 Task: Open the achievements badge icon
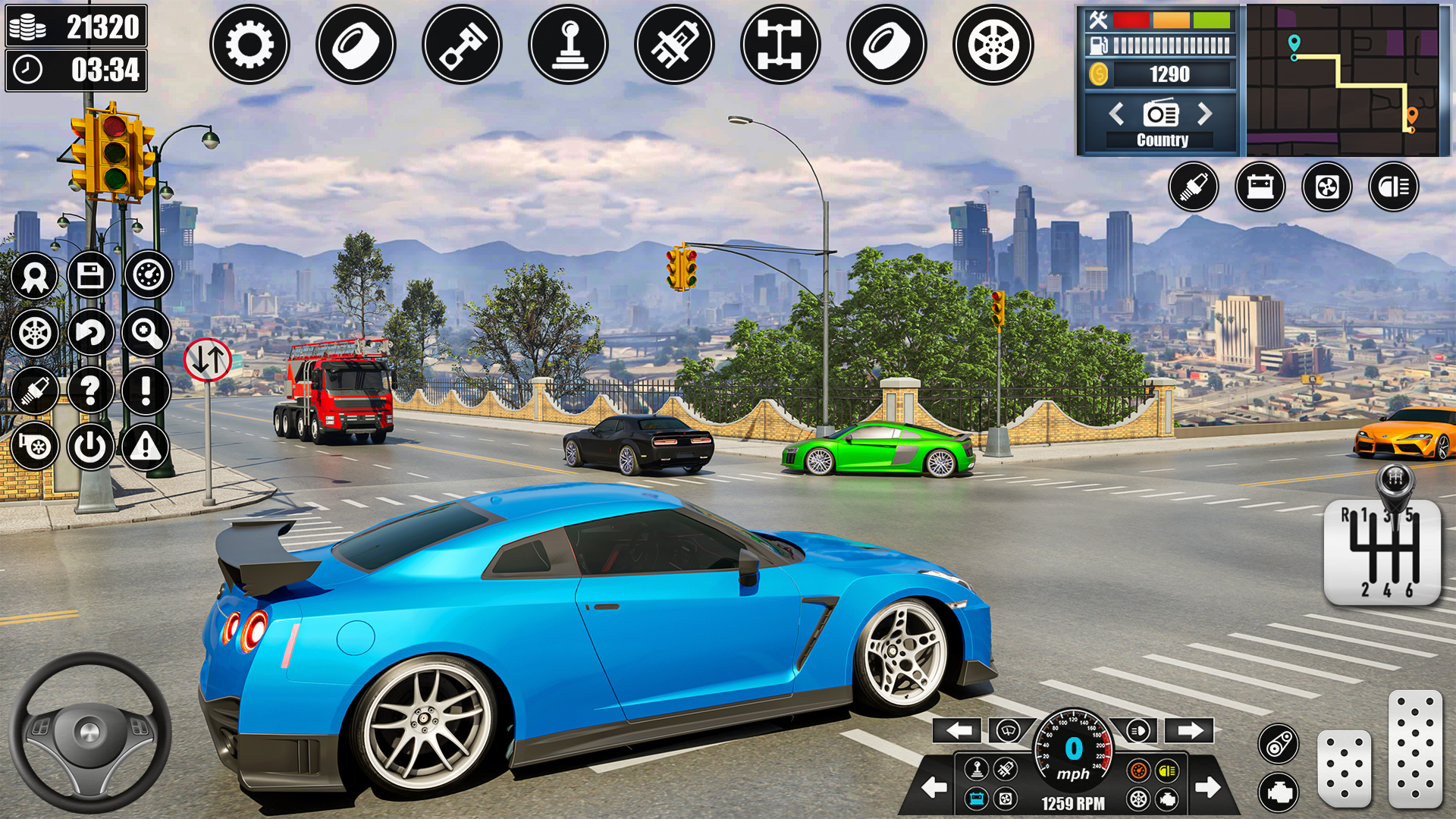coord(34,275)
